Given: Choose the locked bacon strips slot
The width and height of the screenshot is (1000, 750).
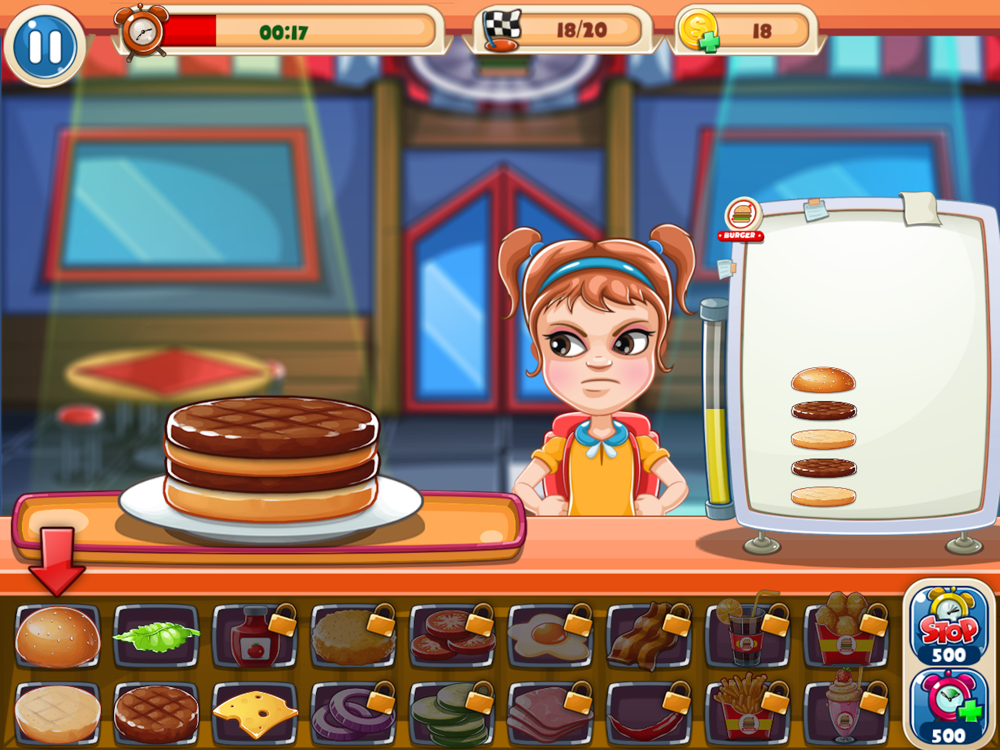Looking at the screenshot, I should pyautogui.click(x=649, y=637).
